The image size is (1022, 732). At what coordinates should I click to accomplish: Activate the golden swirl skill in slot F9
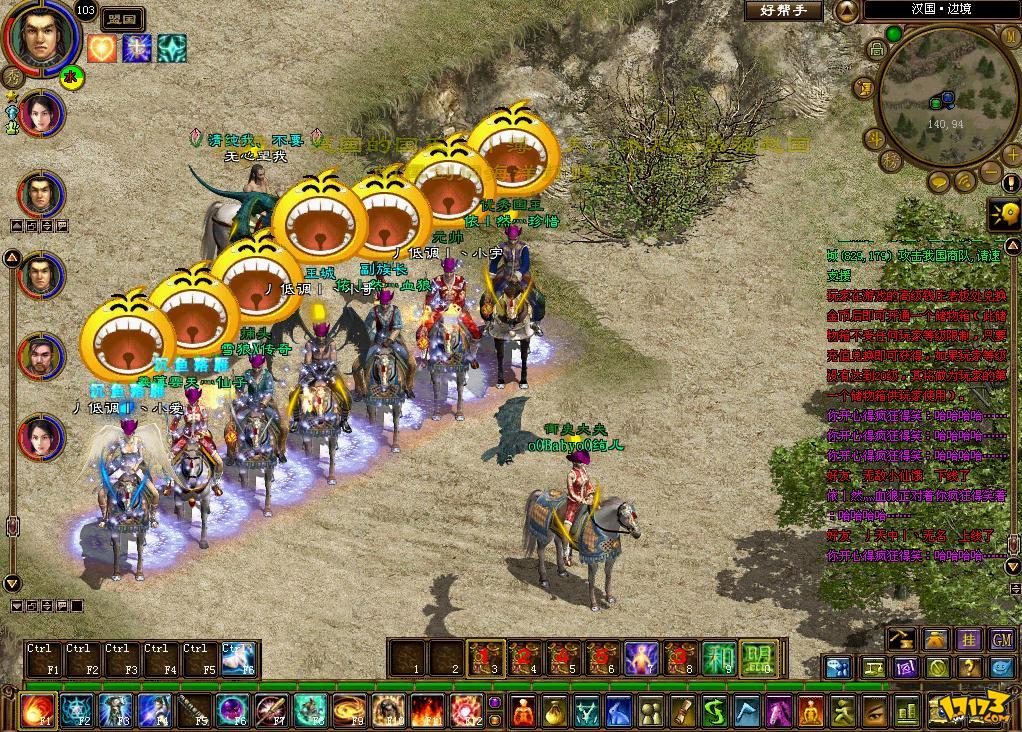point(349,711)
